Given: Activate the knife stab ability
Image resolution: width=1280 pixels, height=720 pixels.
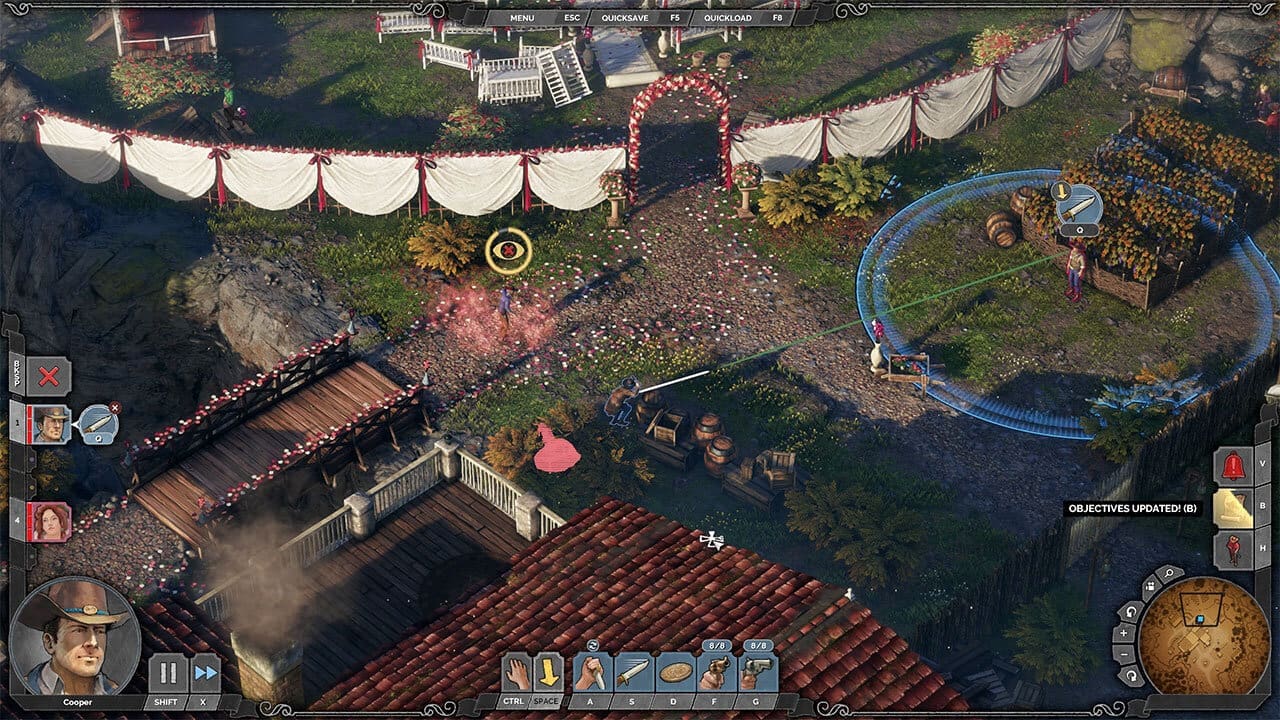Looking at the screenshot, I should [x=592, y=672].
